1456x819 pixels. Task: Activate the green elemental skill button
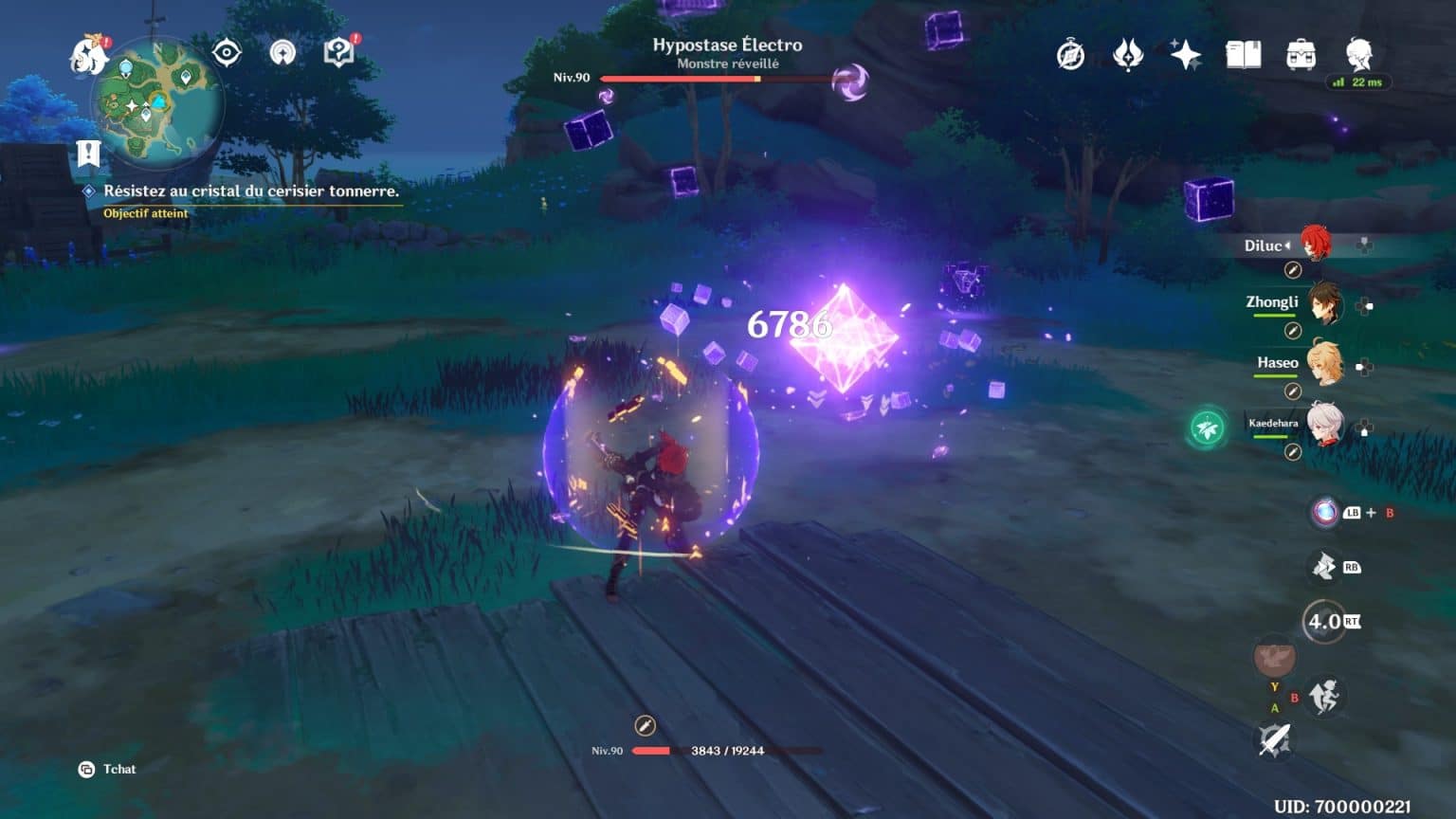coord(1206,427)
